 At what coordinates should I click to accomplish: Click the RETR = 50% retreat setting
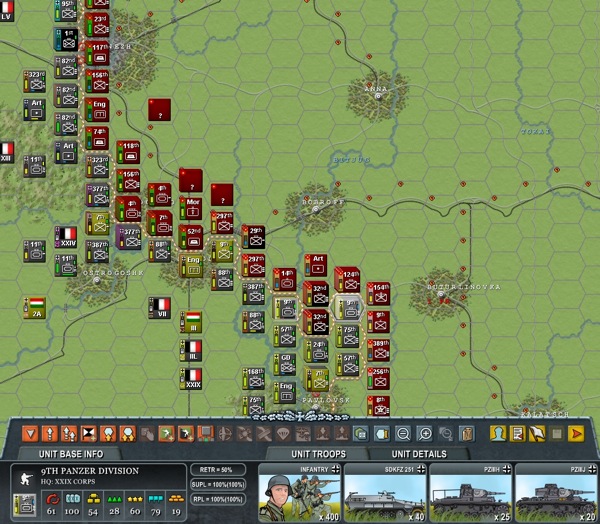coord(217,469)
